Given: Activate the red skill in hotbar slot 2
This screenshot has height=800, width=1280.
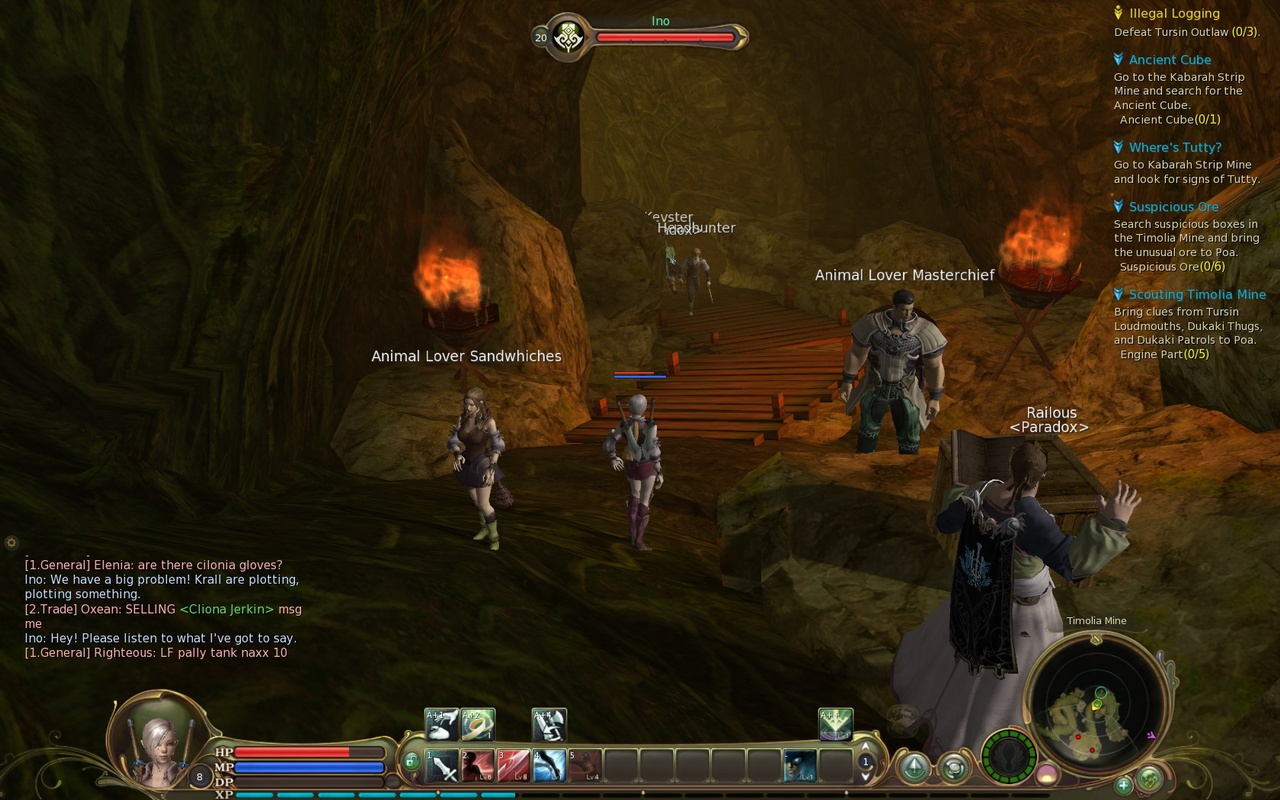Looking at the screenshot, I should [x=477, y=766].
